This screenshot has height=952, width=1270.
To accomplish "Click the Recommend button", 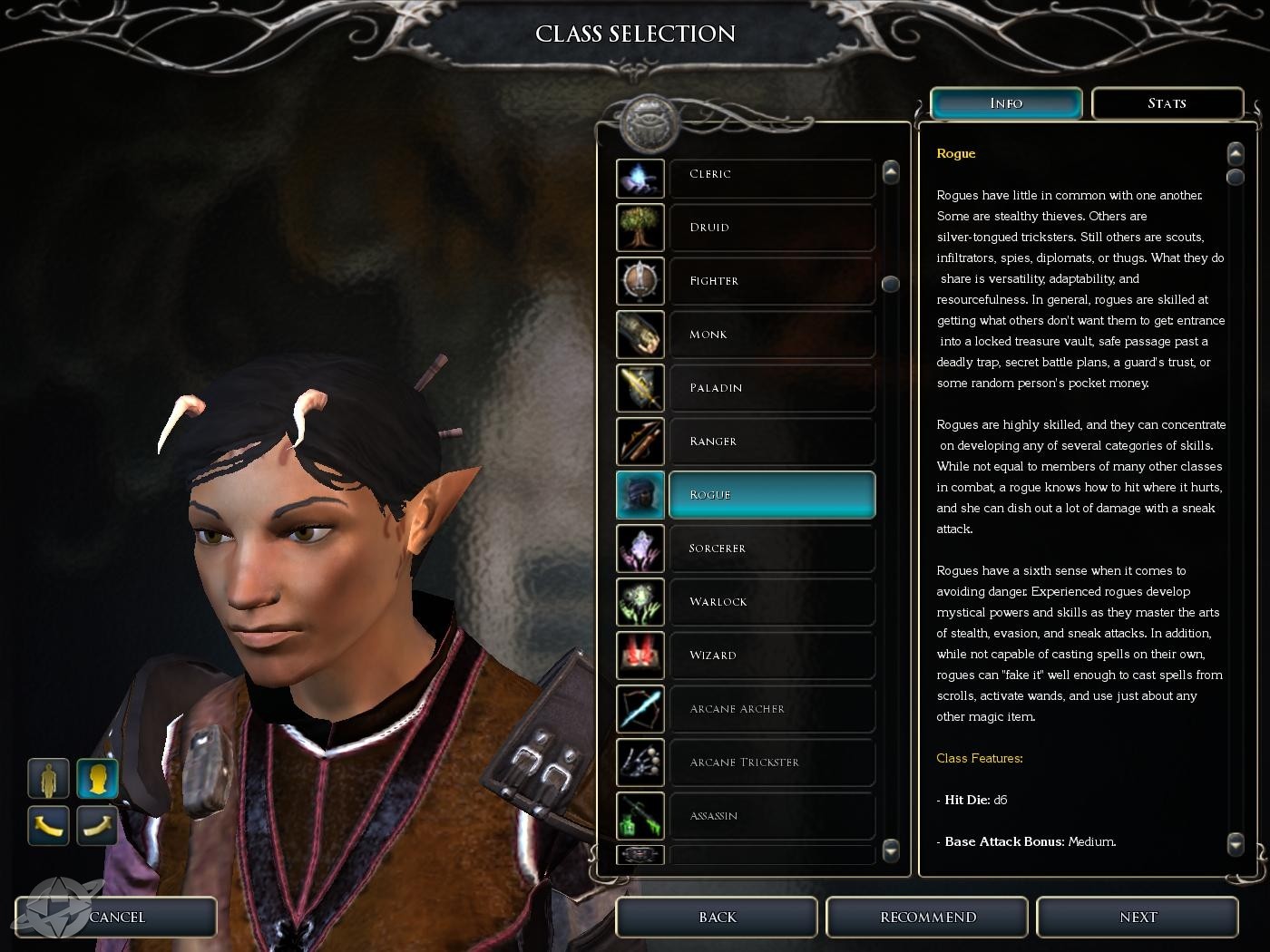I will pyautogui.click(x=927, y=918).
